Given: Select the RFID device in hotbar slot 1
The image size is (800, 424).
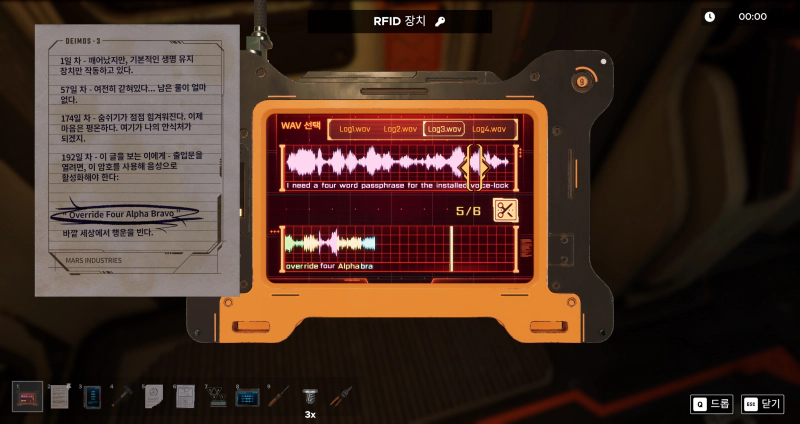Looking at the screenshot, I should click(x=28, y=396).
